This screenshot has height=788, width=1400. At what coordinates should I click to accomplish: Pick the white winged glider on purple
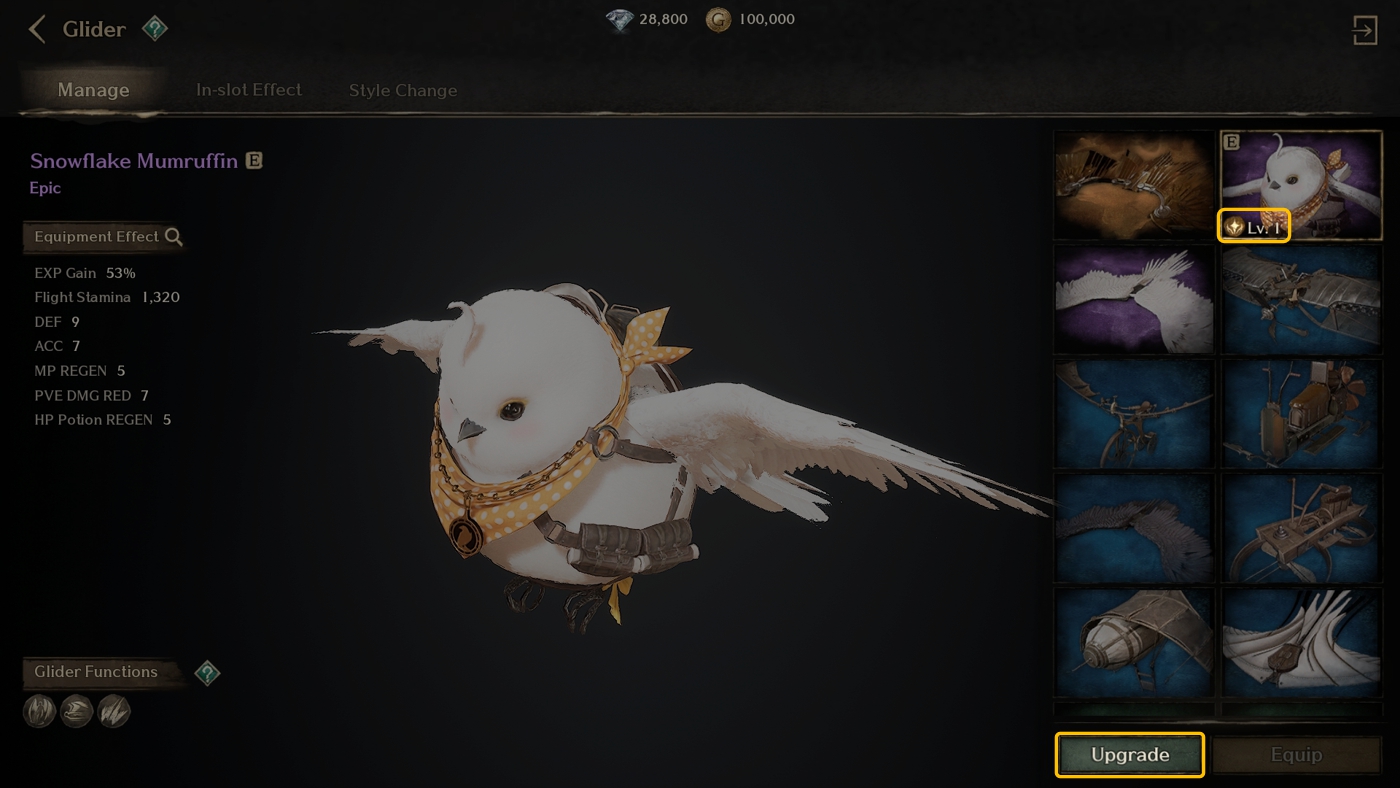pyautogui.click(x=1134, y=299)
